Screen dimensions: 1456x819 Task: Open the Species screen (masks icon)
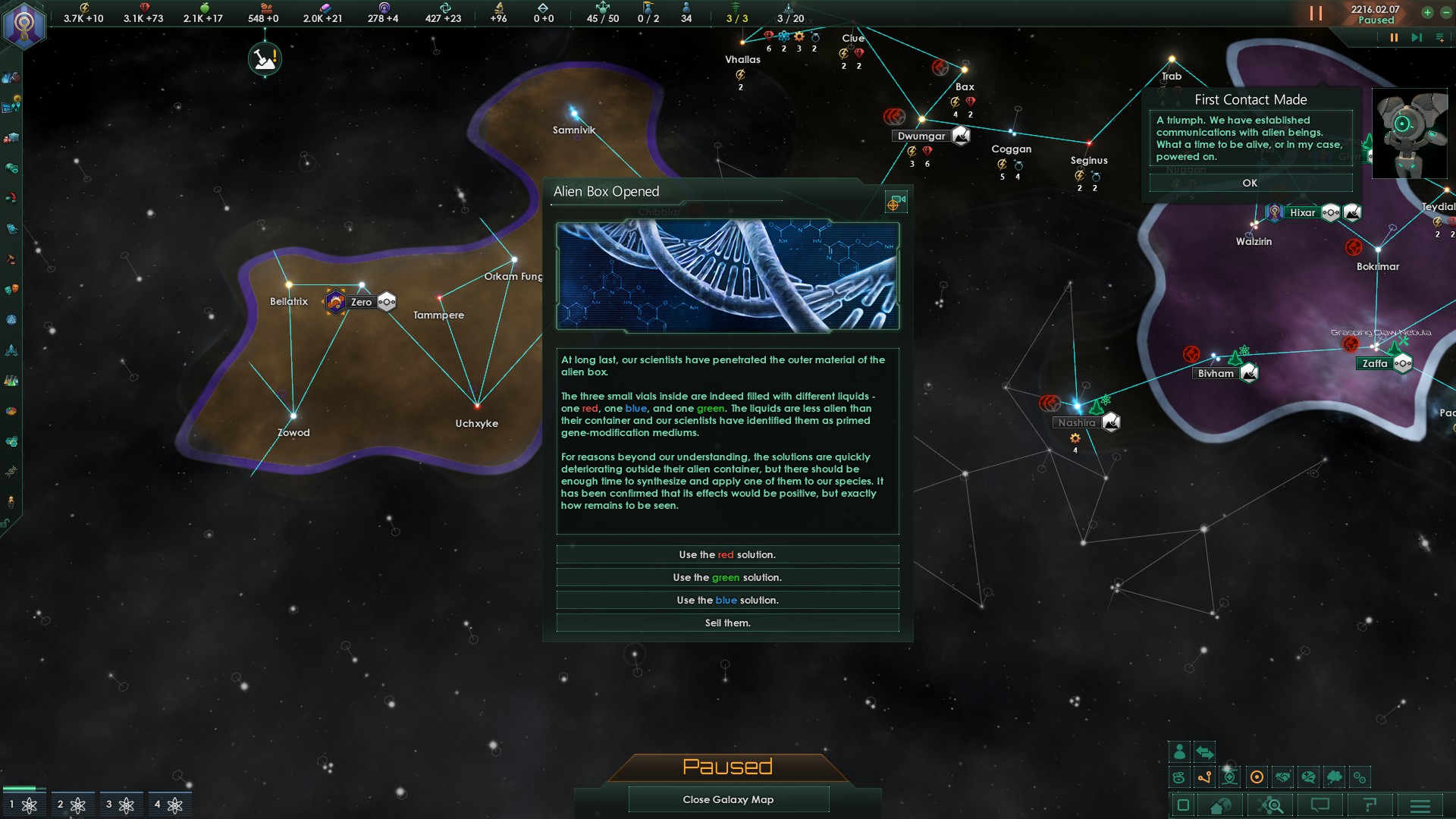click(11, 291)
